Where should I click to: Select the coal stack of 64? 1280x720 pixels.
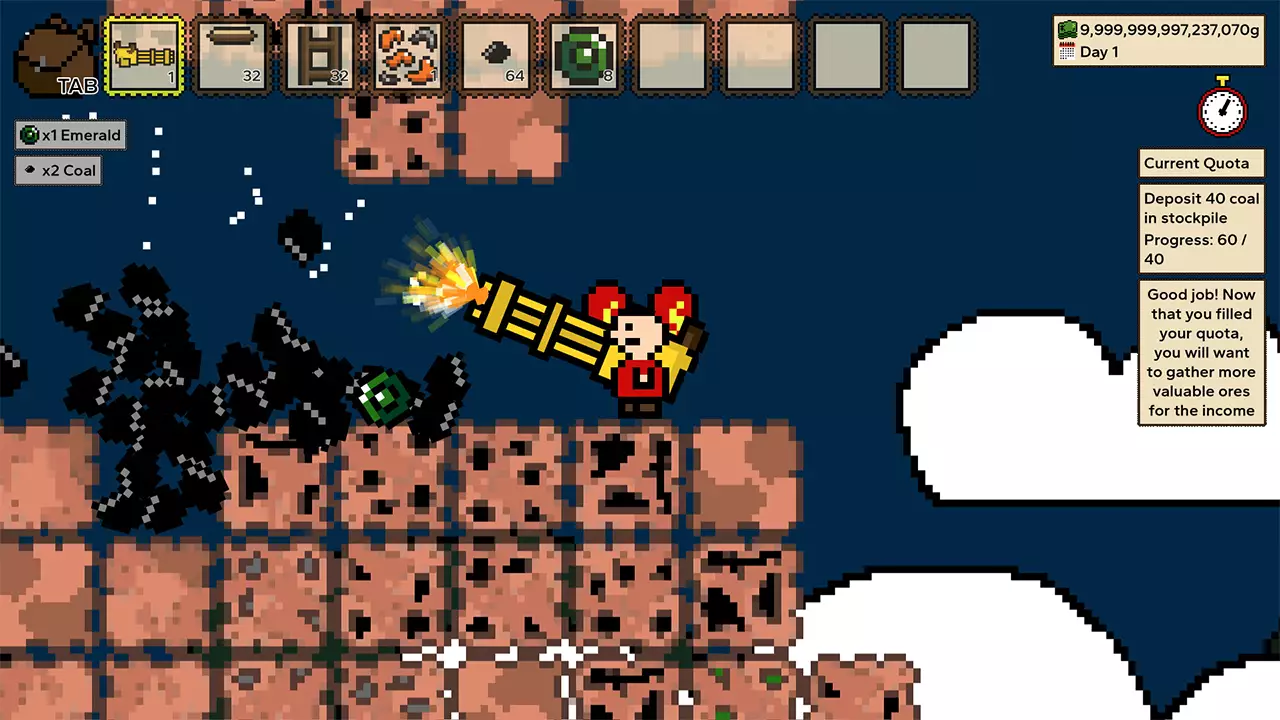click(497, 56)
